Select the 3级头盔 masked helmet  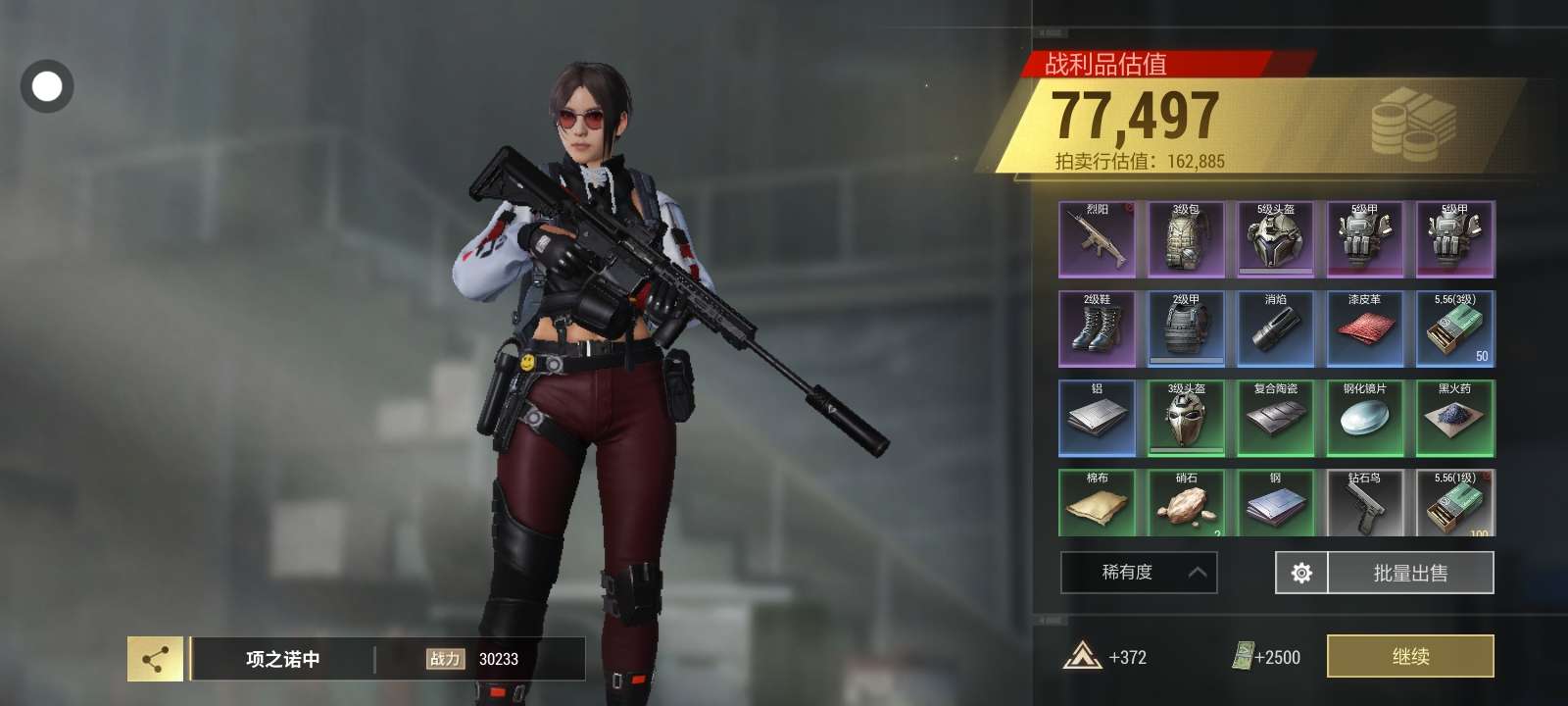tap(1187, 418)
